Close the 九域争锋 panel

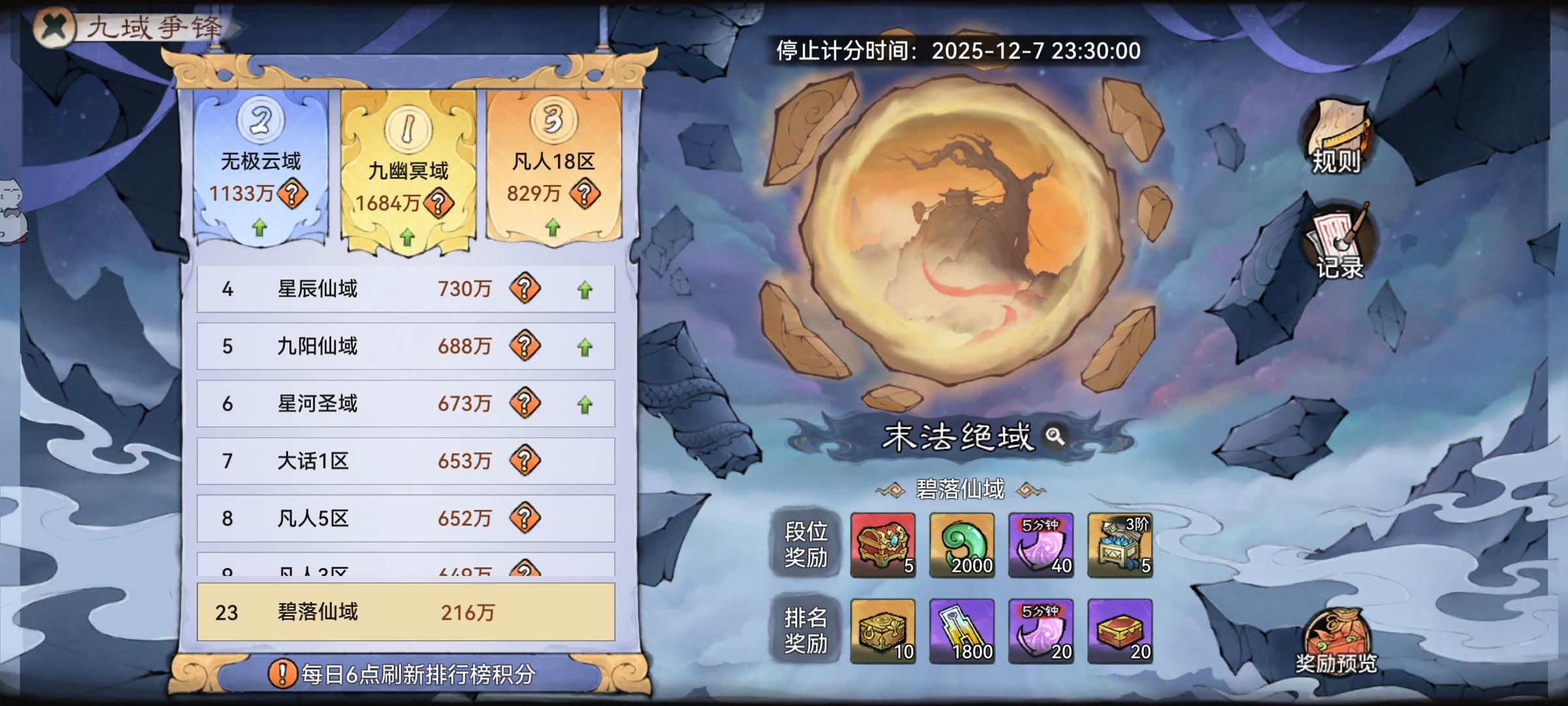56,29
